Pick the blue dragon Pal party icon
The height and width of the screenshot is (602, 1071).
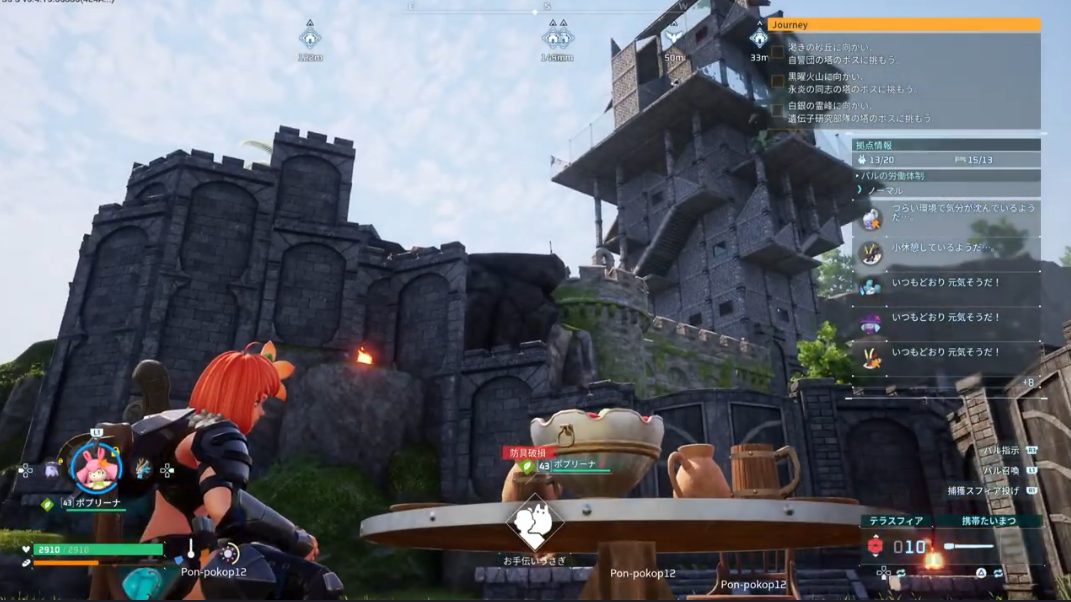click(x=143, y=468)
